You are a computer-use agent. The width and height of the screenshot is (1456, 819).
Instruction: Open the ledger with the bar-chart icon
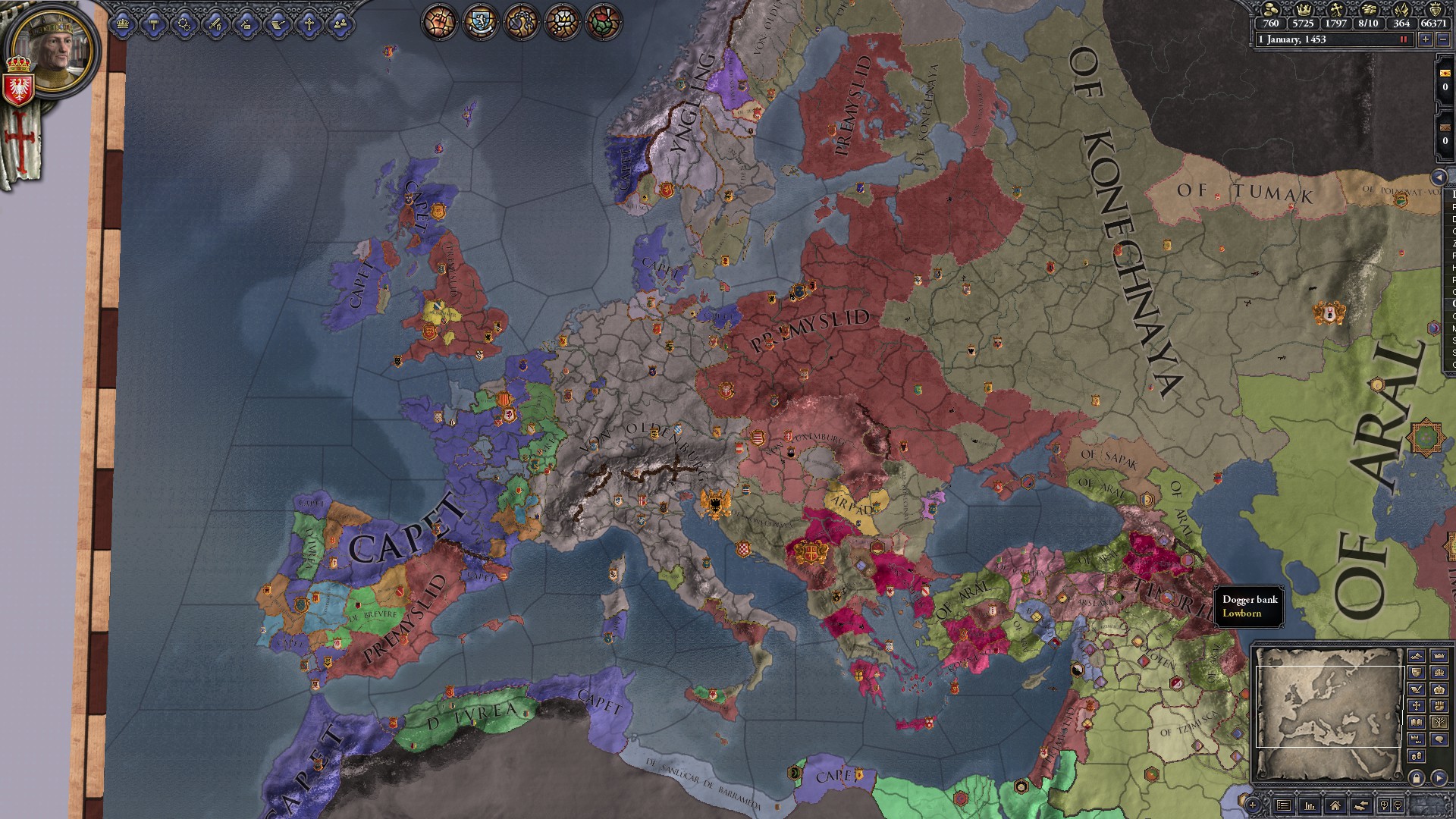click(x=1310, y=806)
